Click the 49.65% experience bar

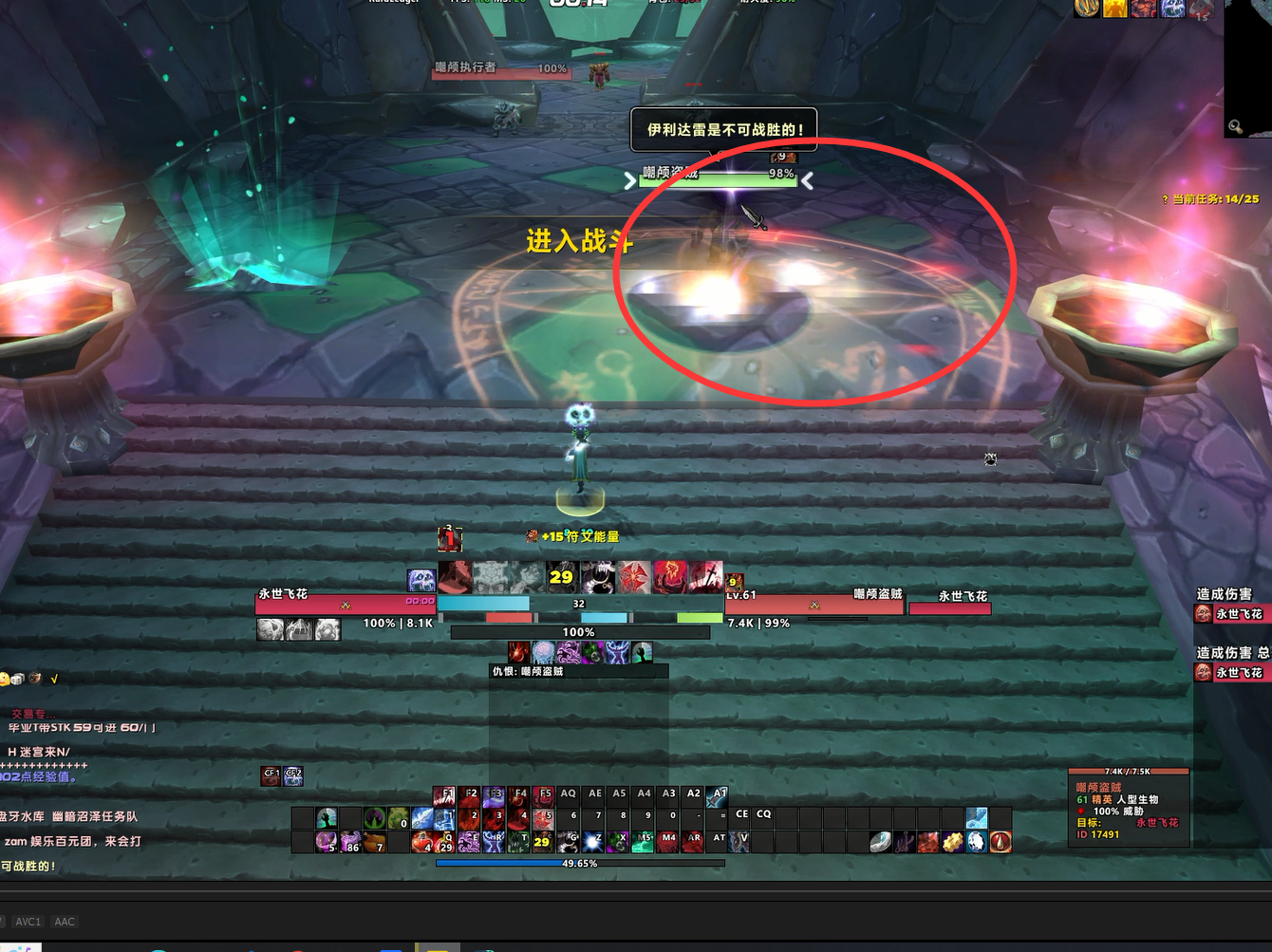tap(579, 864)
